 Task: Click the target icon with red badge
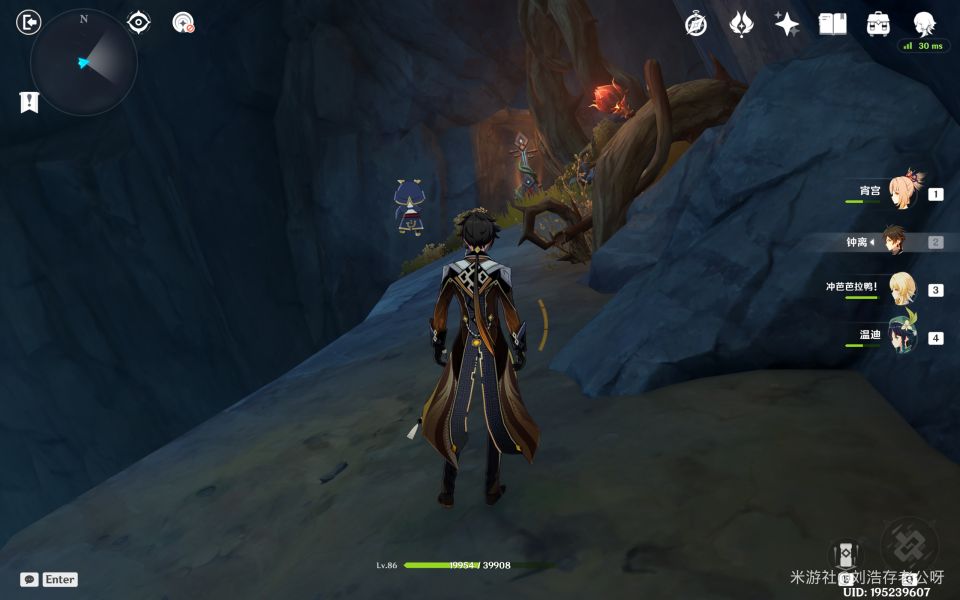tap(183, 23)
